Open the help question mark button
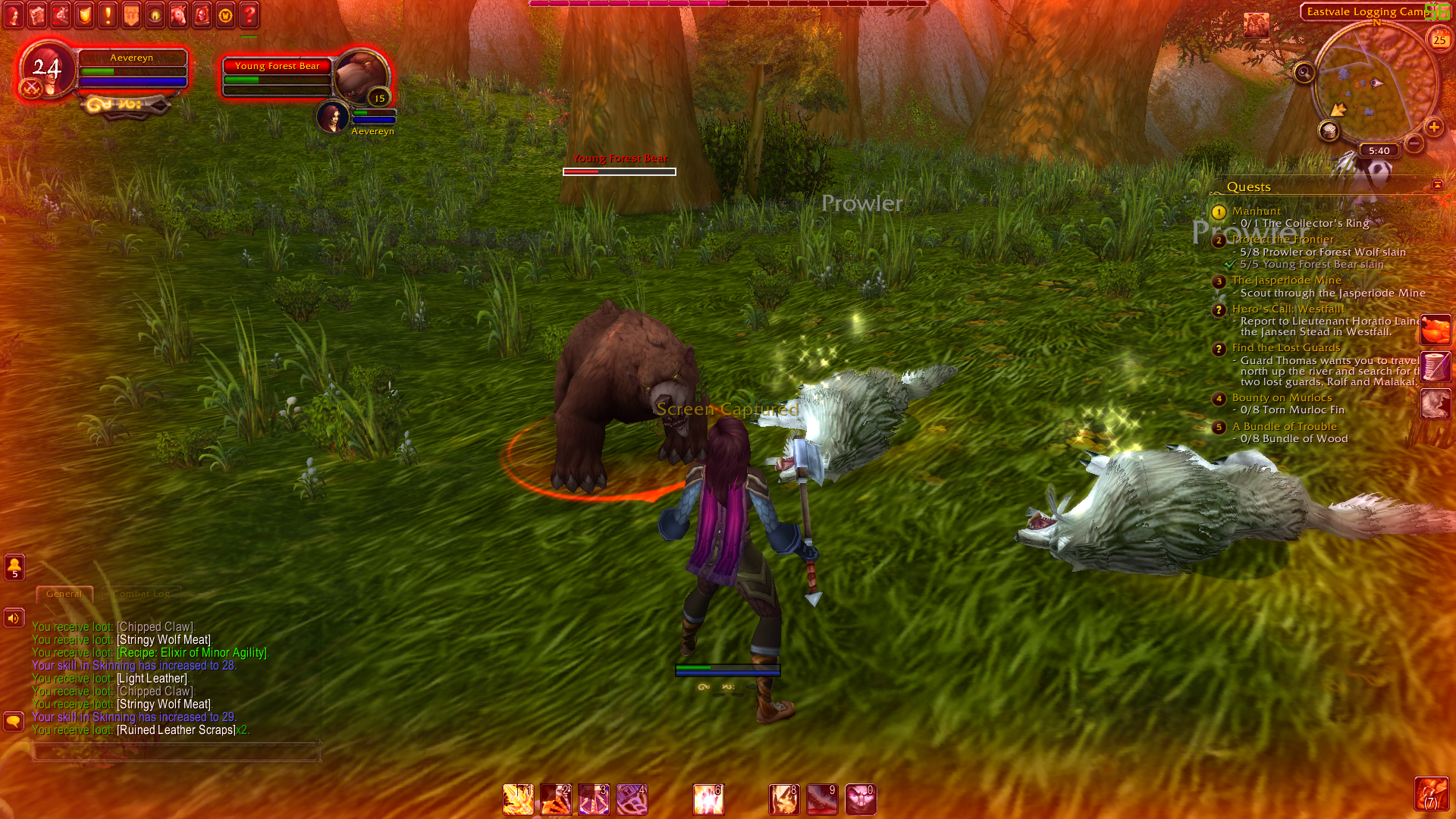 [249, 15]
